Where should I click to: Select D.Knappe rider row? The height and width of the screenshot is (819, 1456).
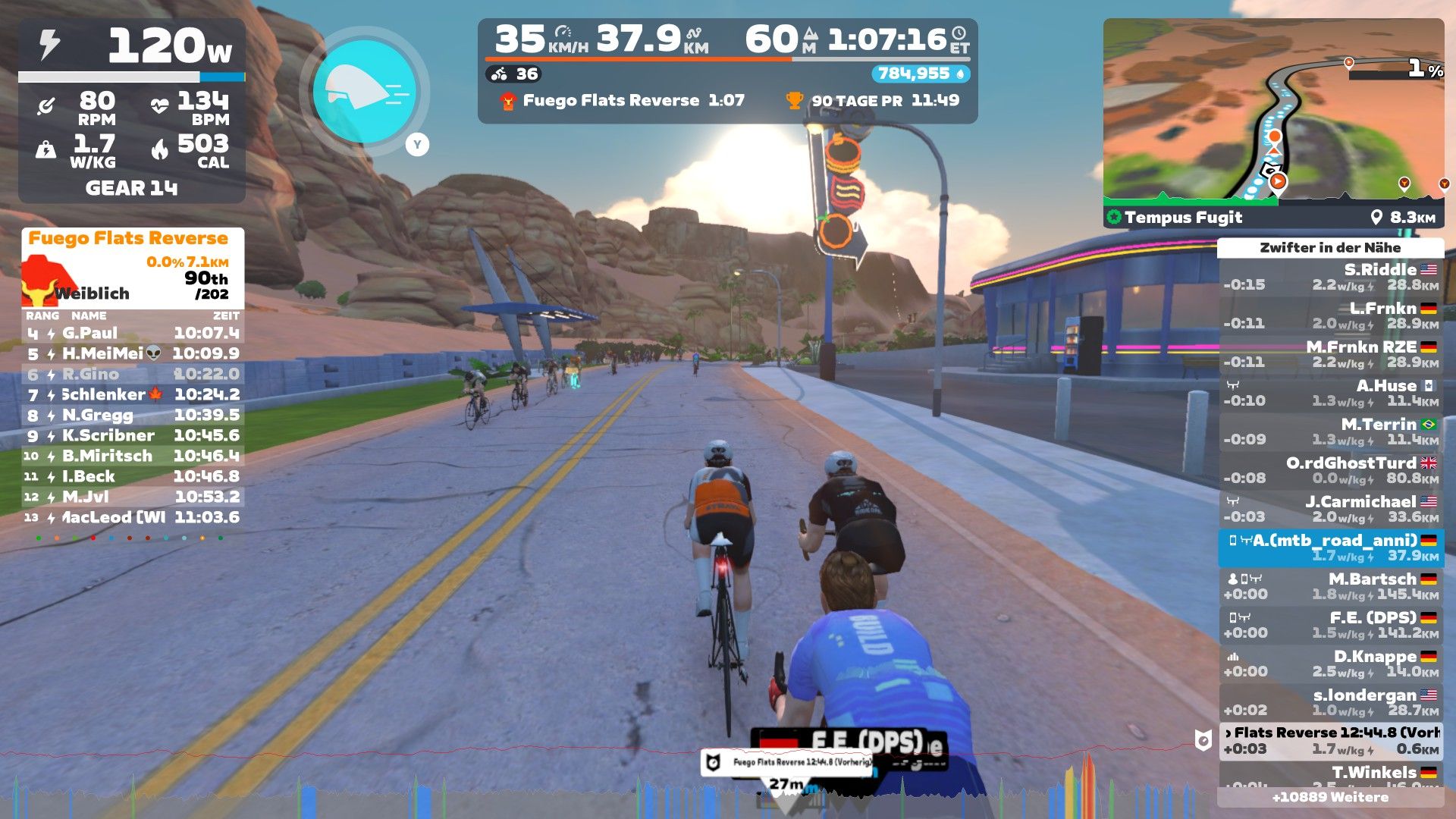(1330, 664)
